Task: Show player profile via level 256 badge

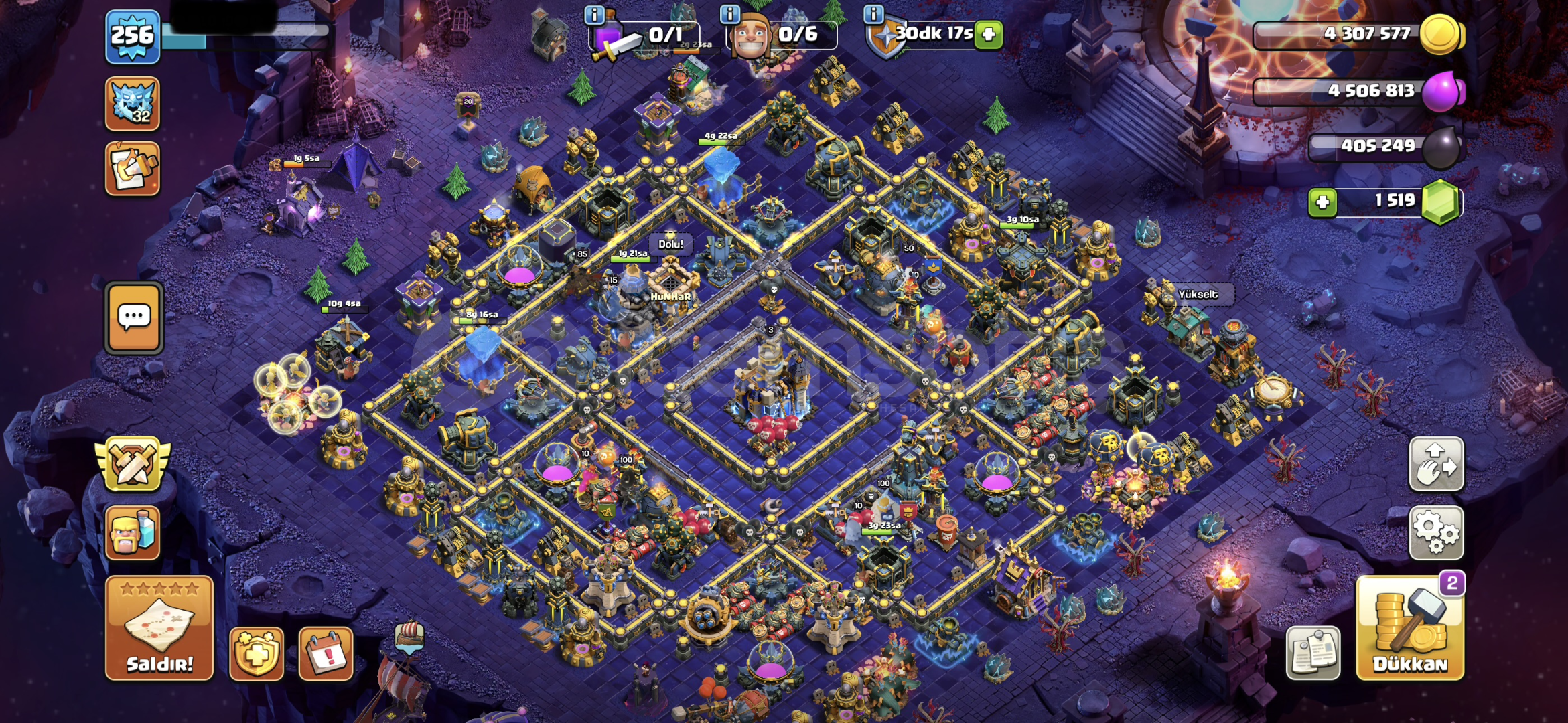Action: coord(133,36)
